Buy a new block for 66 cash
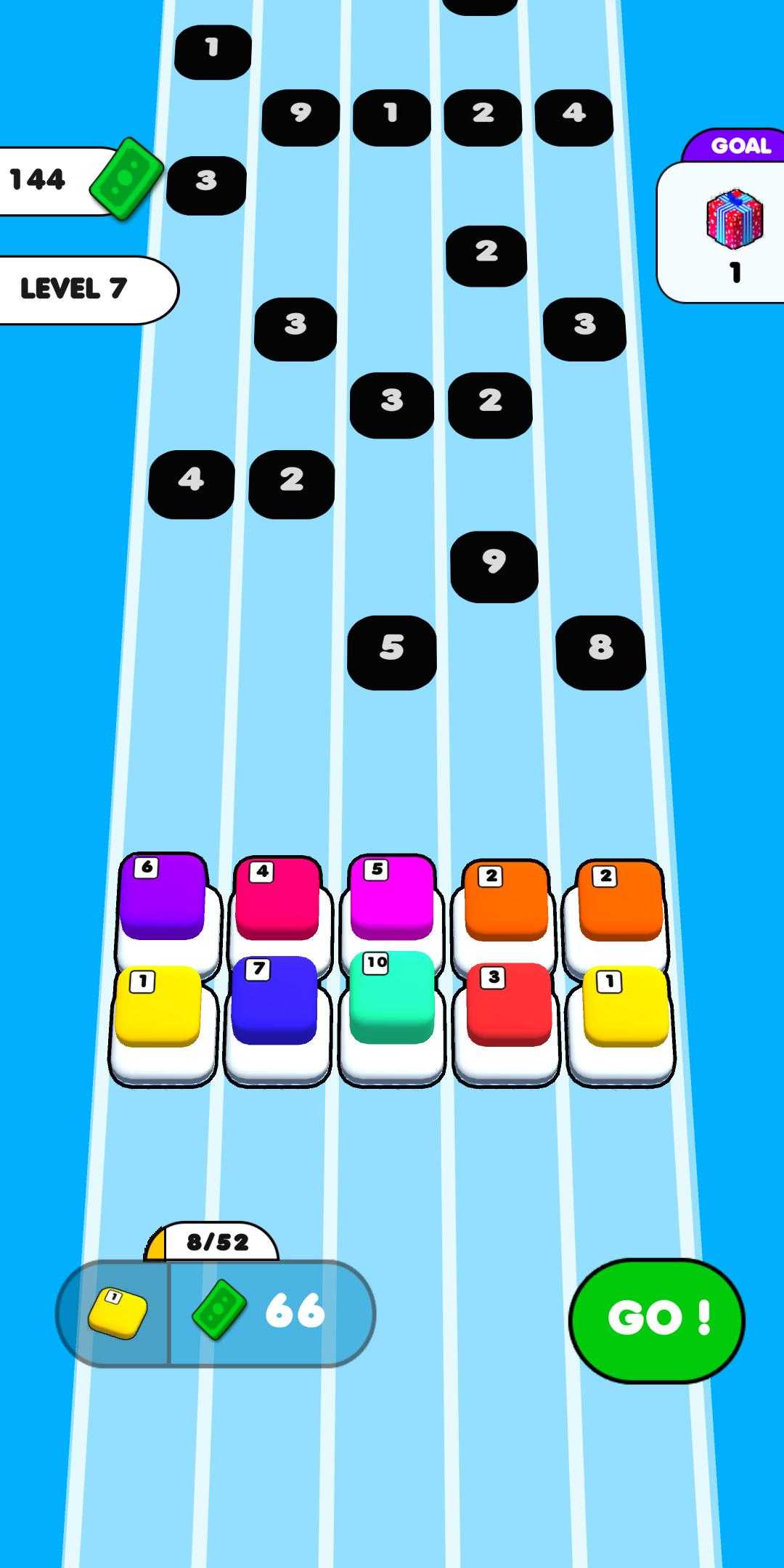This screenshot has height=1568, width=784. tap(216, 1313)
